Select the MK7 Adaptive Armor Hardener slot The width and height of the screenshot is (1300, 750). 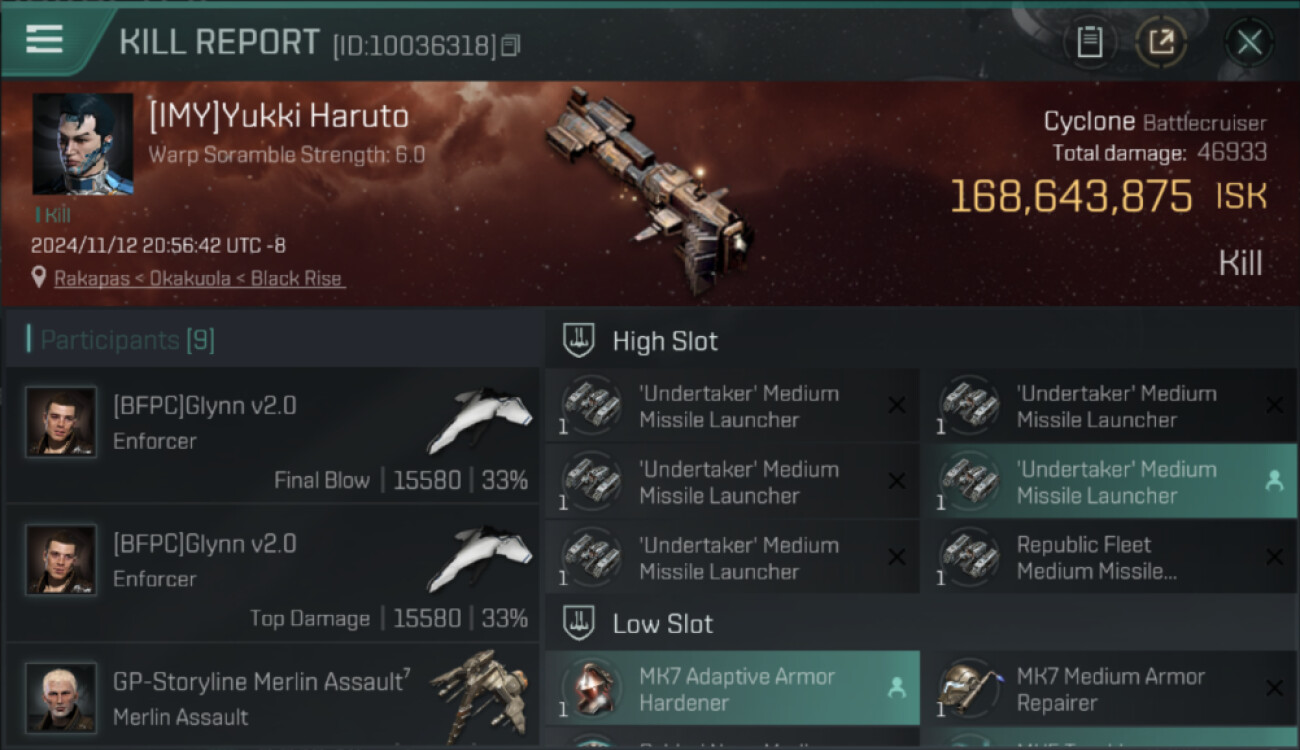(732, 689)
